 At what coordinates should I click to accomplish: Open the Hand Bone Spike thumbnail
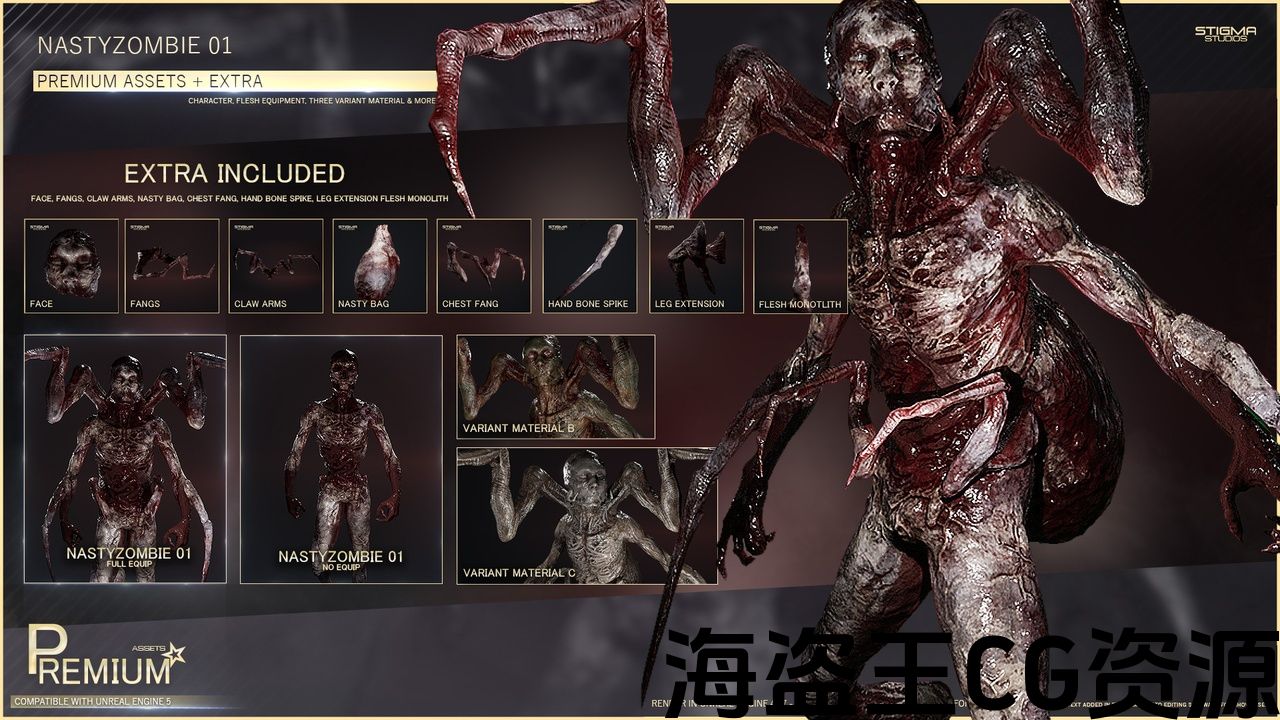coord(590,266)
